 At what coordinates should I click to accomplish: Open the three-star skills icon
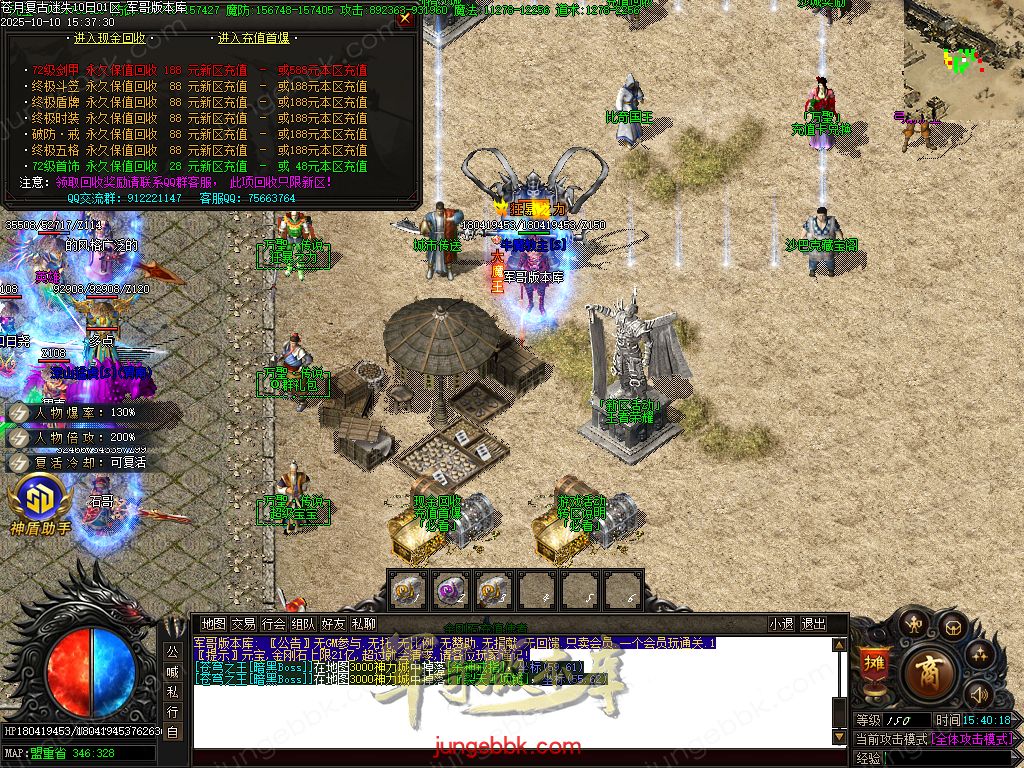pos(978,653)
